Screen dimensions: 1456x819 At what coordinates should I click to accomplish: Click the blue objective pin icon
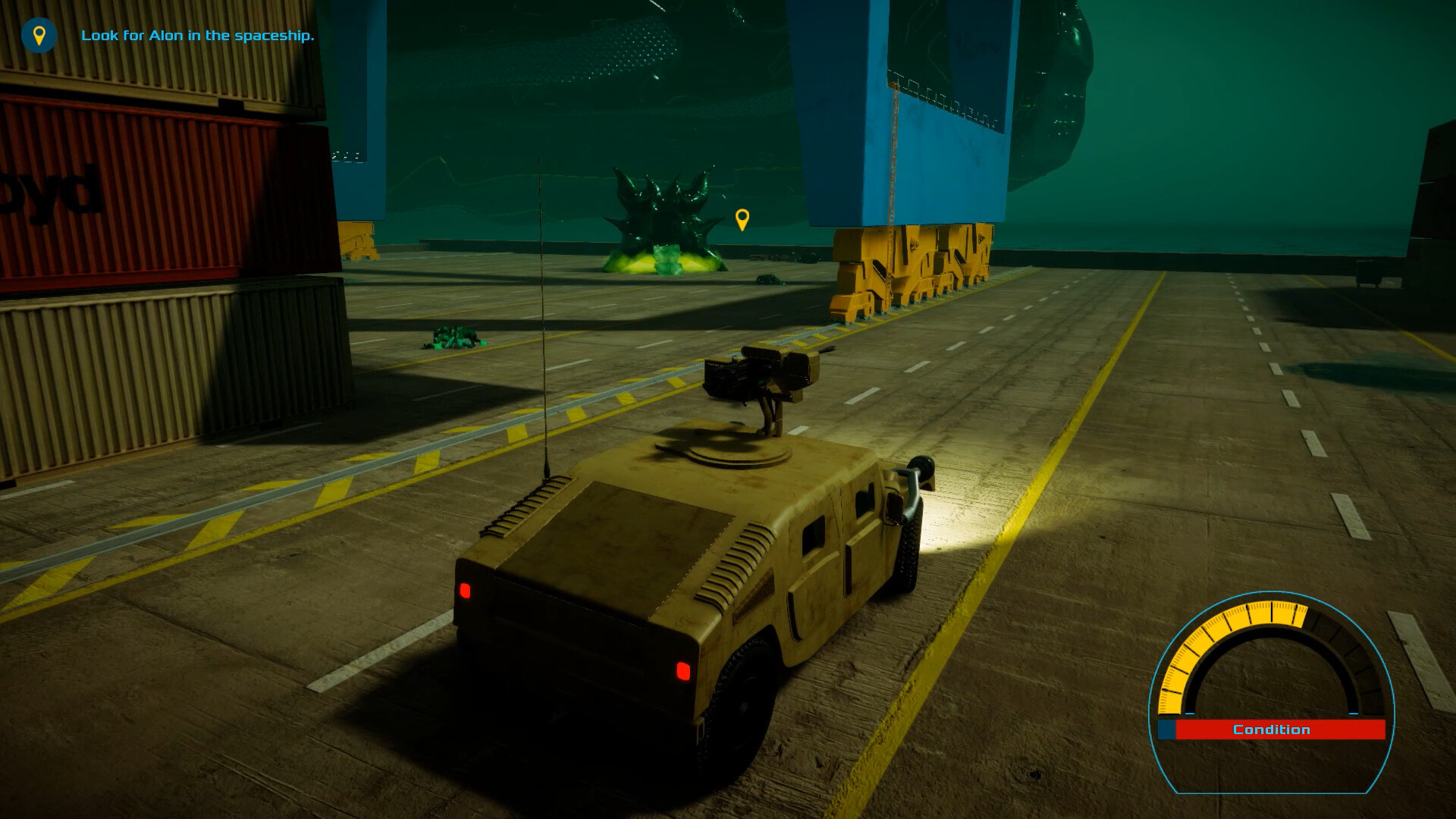[x=39, y=34]
